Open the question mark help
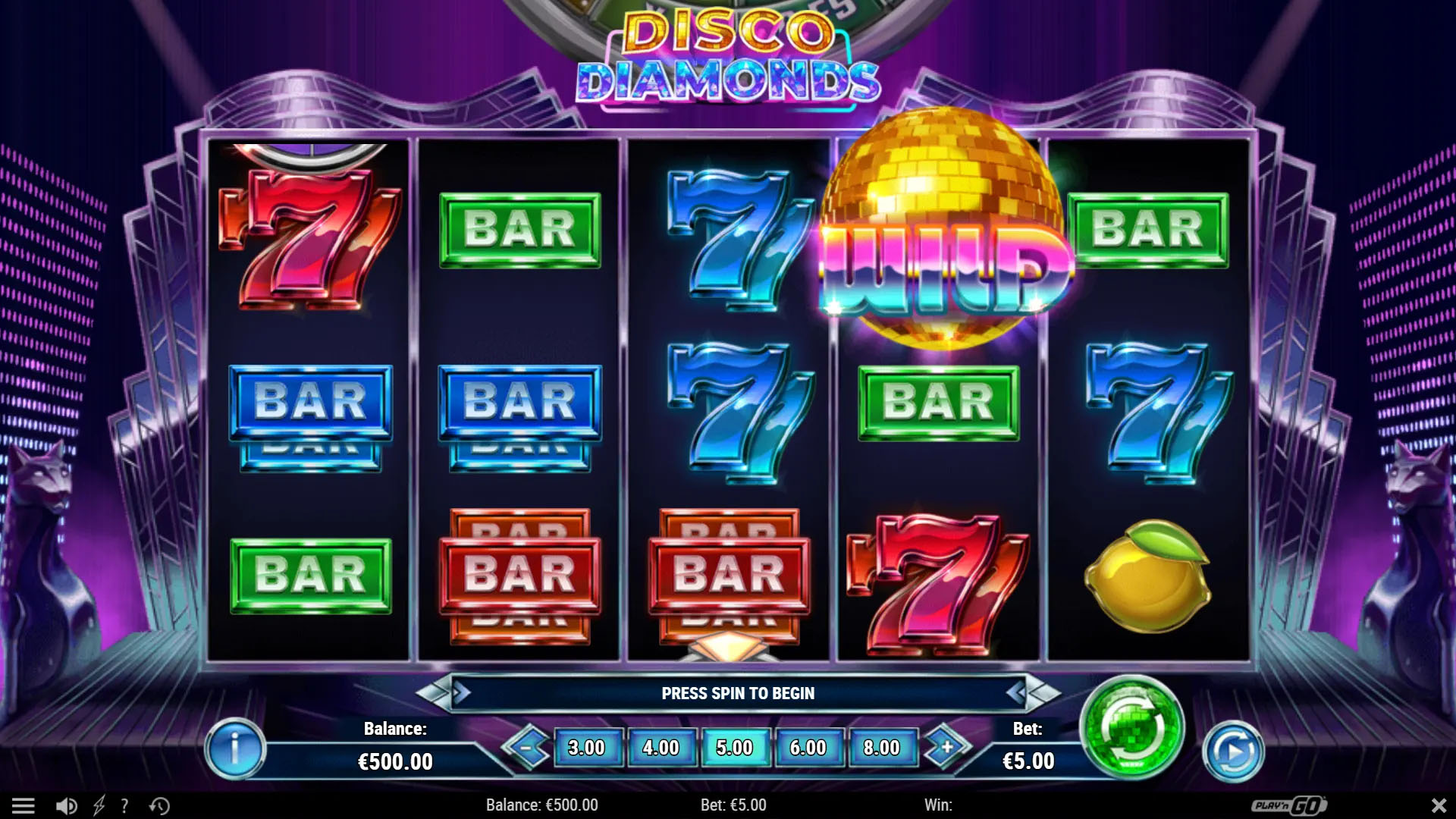This screenshot has width=1456, height=819. (124, 805)
